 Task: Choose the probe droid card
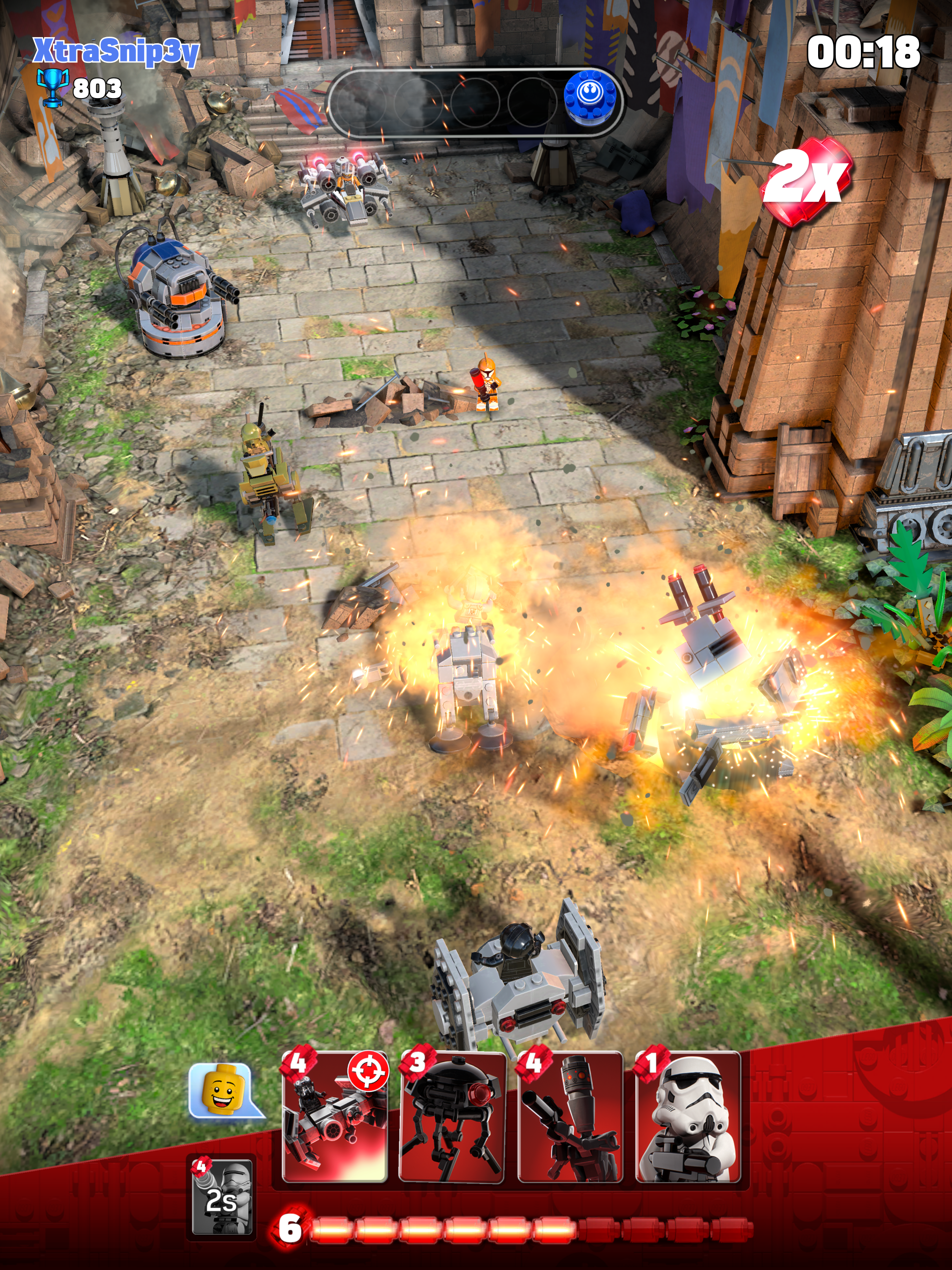click(x=453, y=1116)
